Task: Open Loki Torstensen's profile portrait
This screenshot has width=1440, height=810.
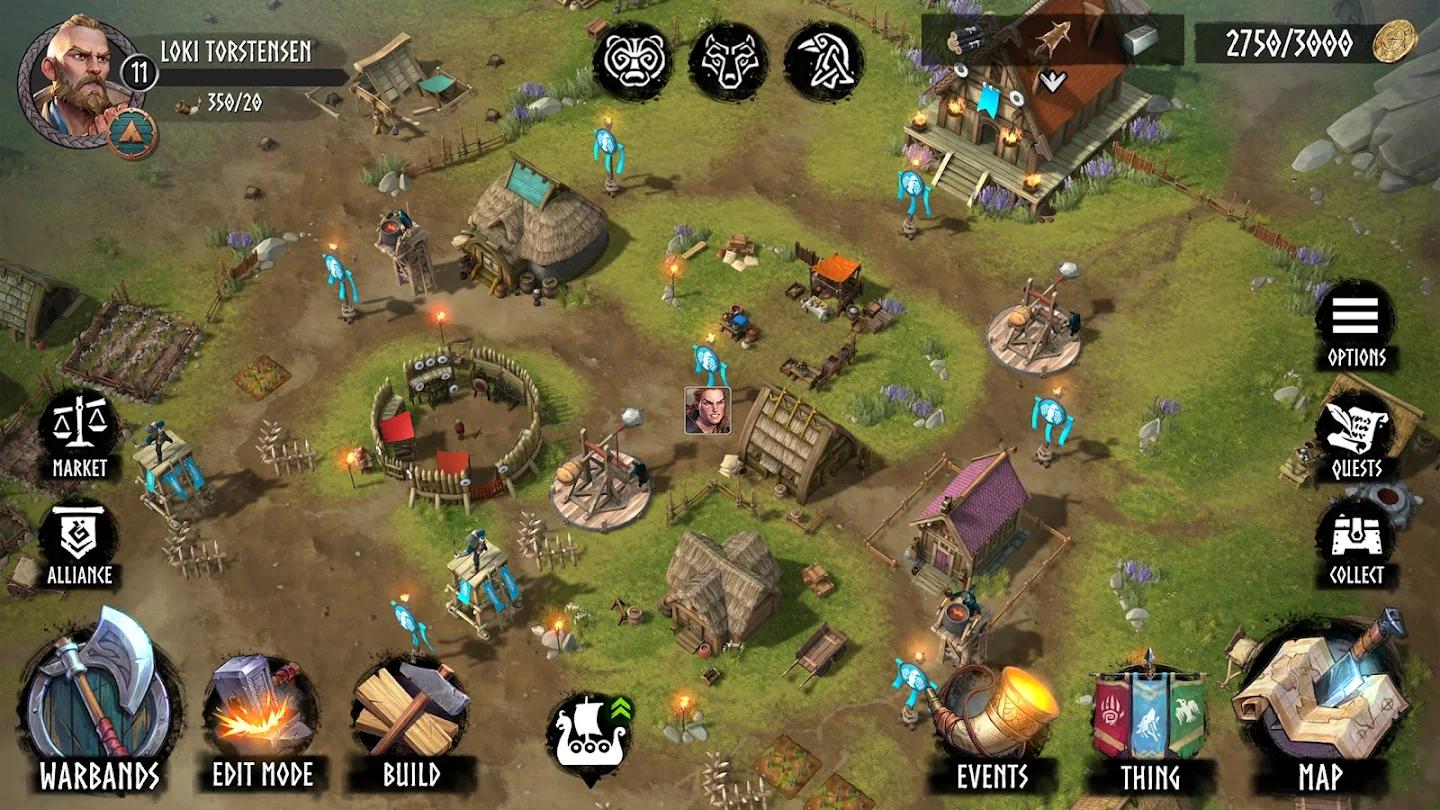Action: coord(78,78)
